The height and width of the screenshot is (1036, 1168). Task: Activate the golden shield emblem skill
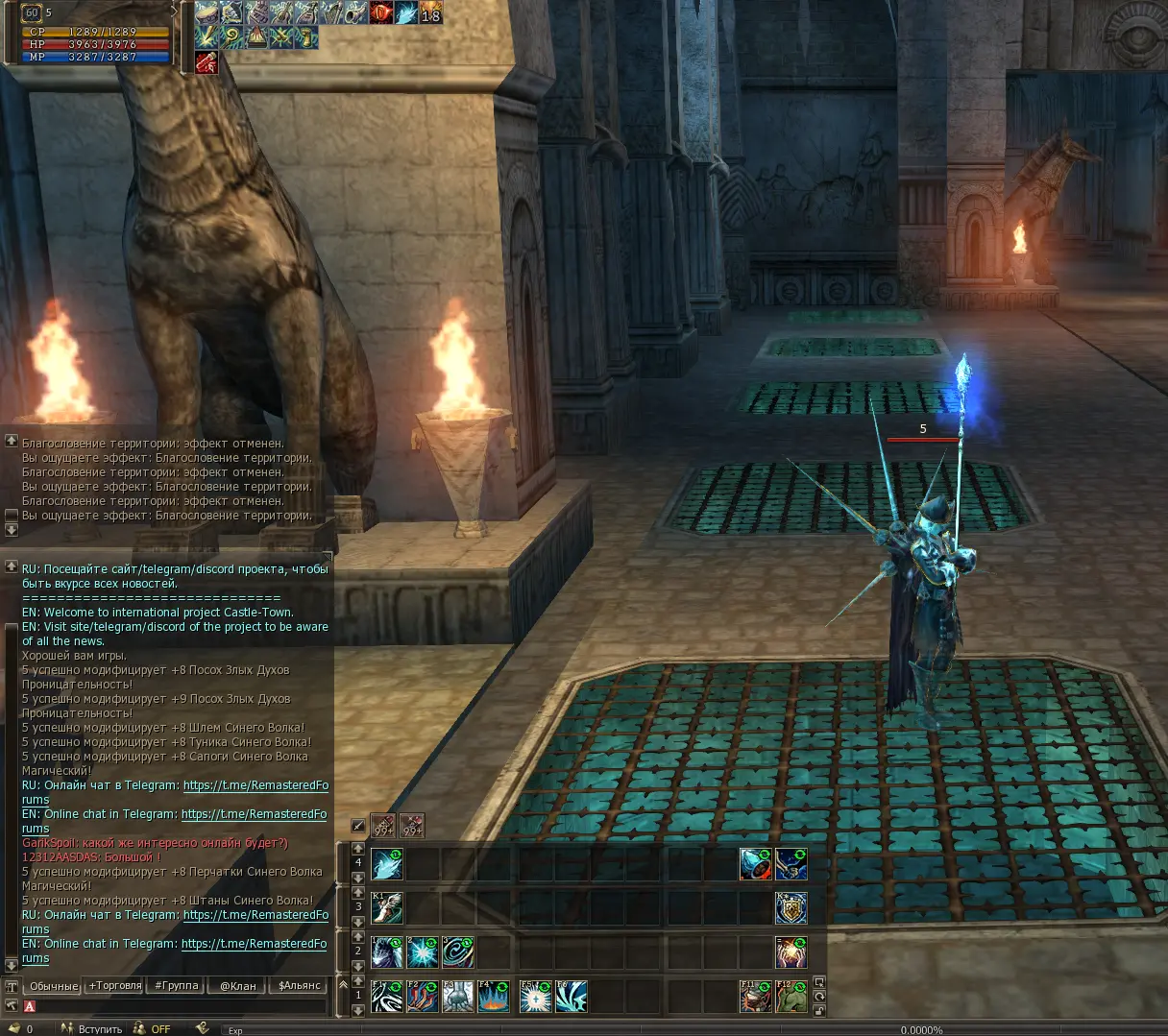[791, 908]
